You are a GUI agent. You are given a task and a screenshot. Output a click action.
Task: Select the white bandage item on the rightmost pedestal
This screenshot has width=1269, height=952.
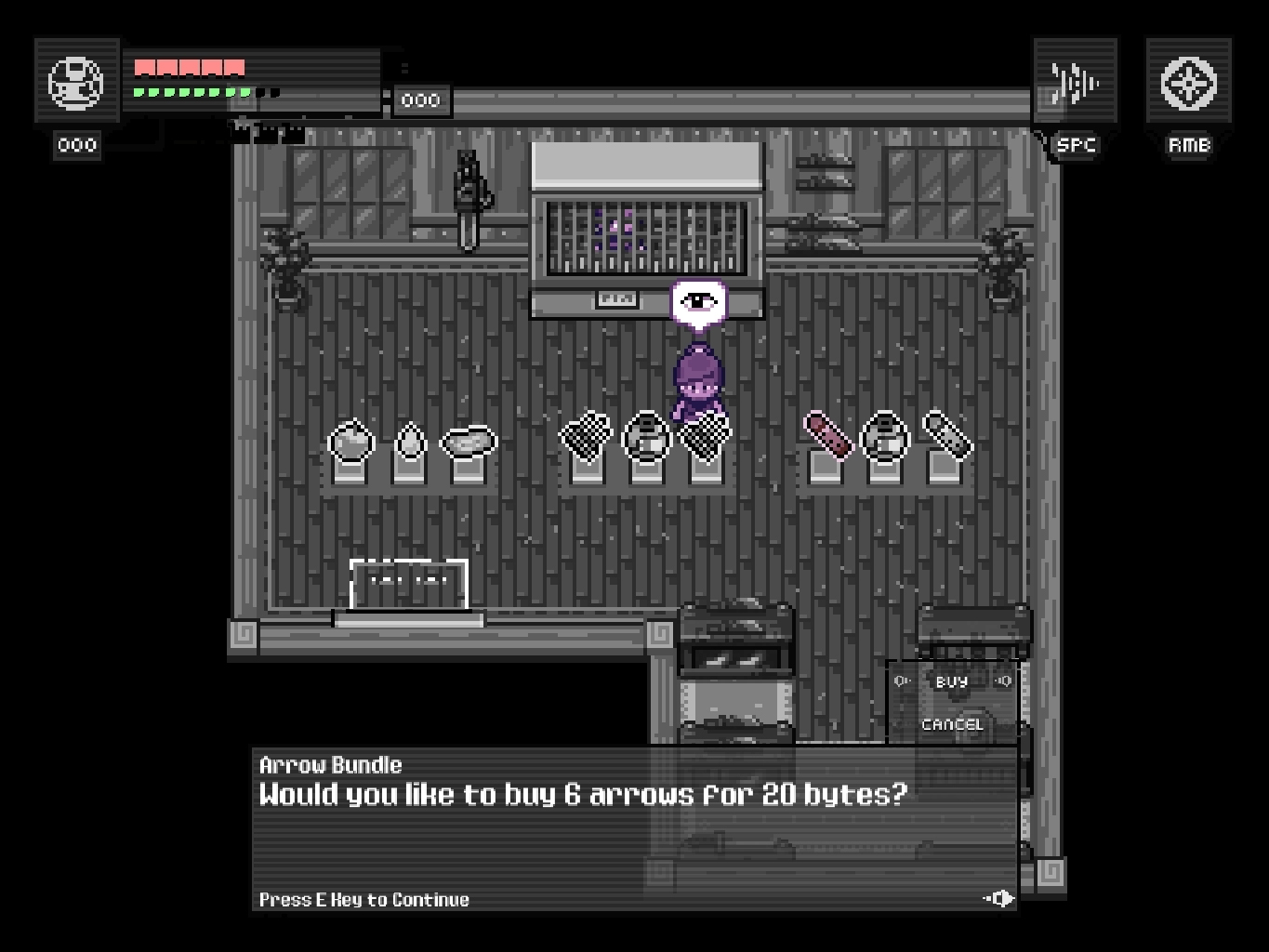coord(945,435)
